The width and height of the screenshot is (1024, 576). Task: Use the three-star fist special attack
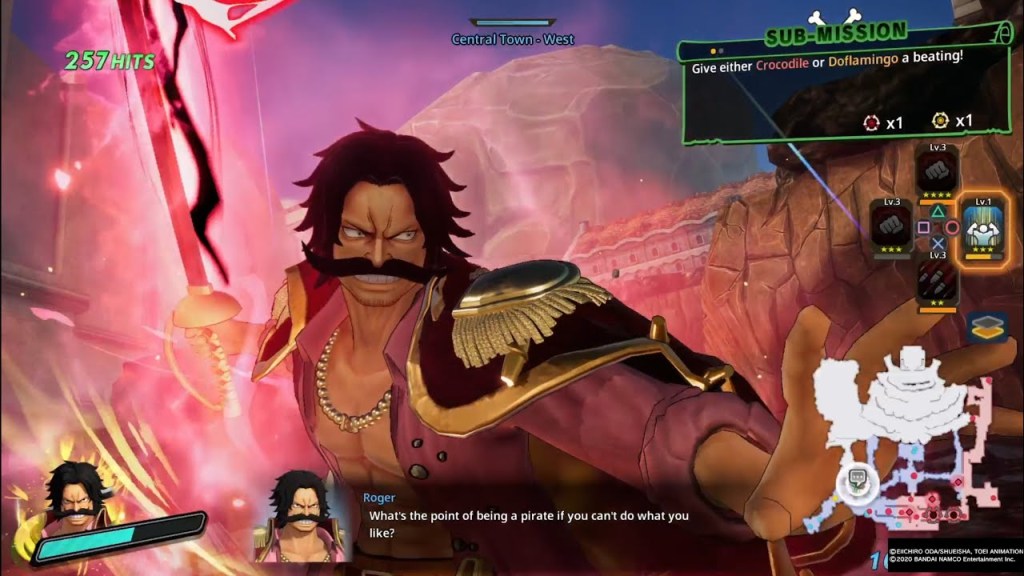[x=891, y=223]
